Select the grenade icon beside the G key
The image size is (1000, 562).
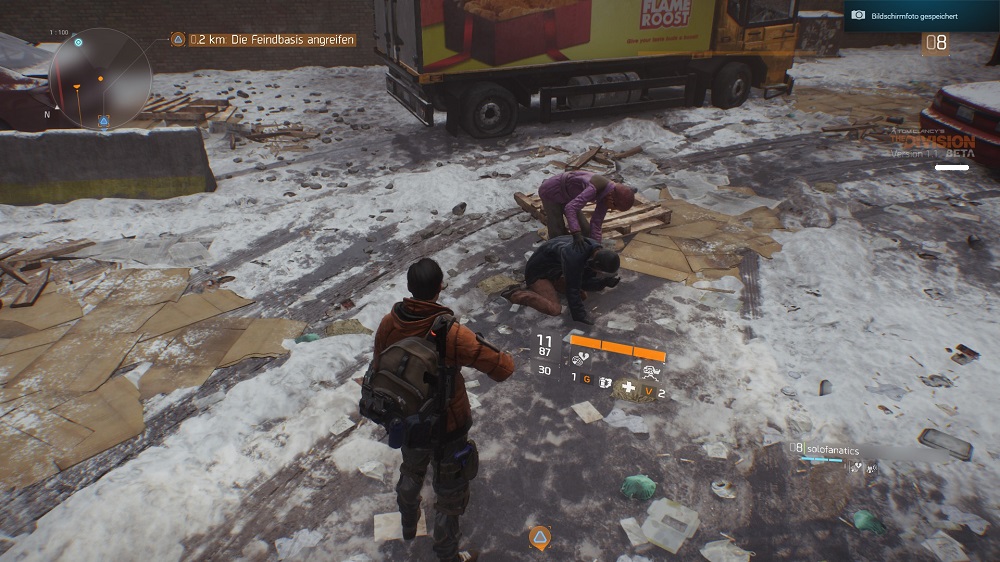pos(603,381)
